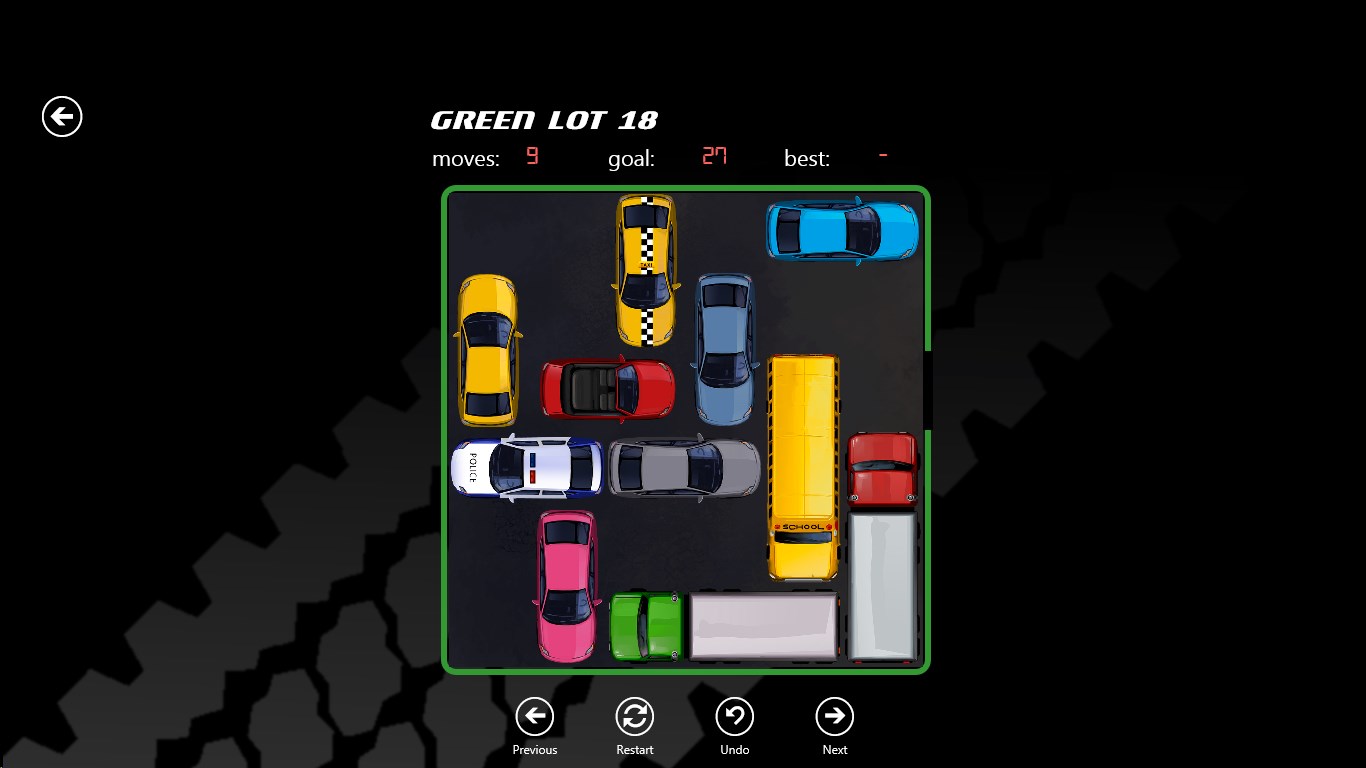Choose the steel-blue car piece
This screenshot has height=768, width=1366.
click(724, 348)
